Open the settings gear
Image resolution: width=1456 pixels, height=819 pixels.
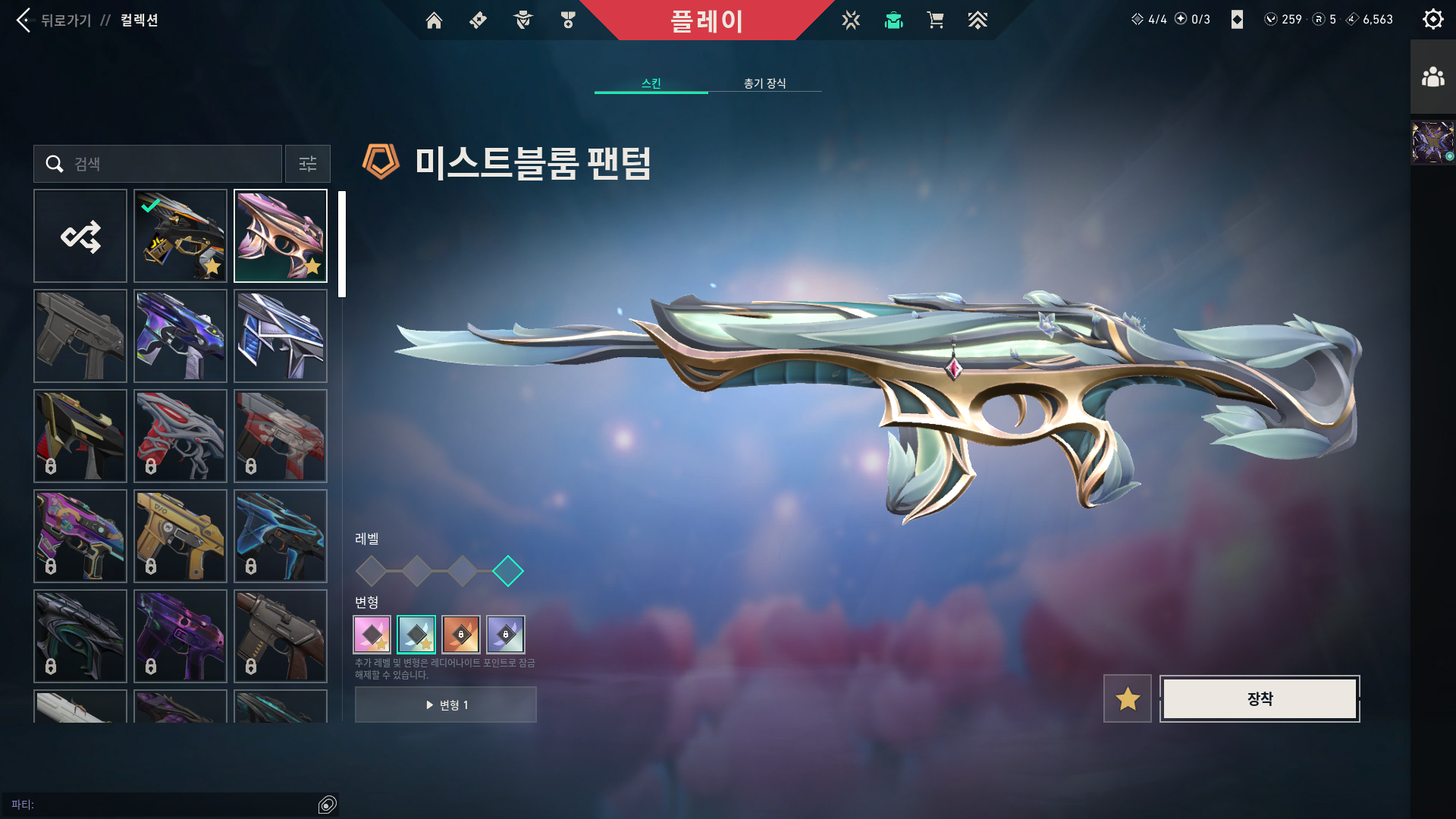[1432, 19]
